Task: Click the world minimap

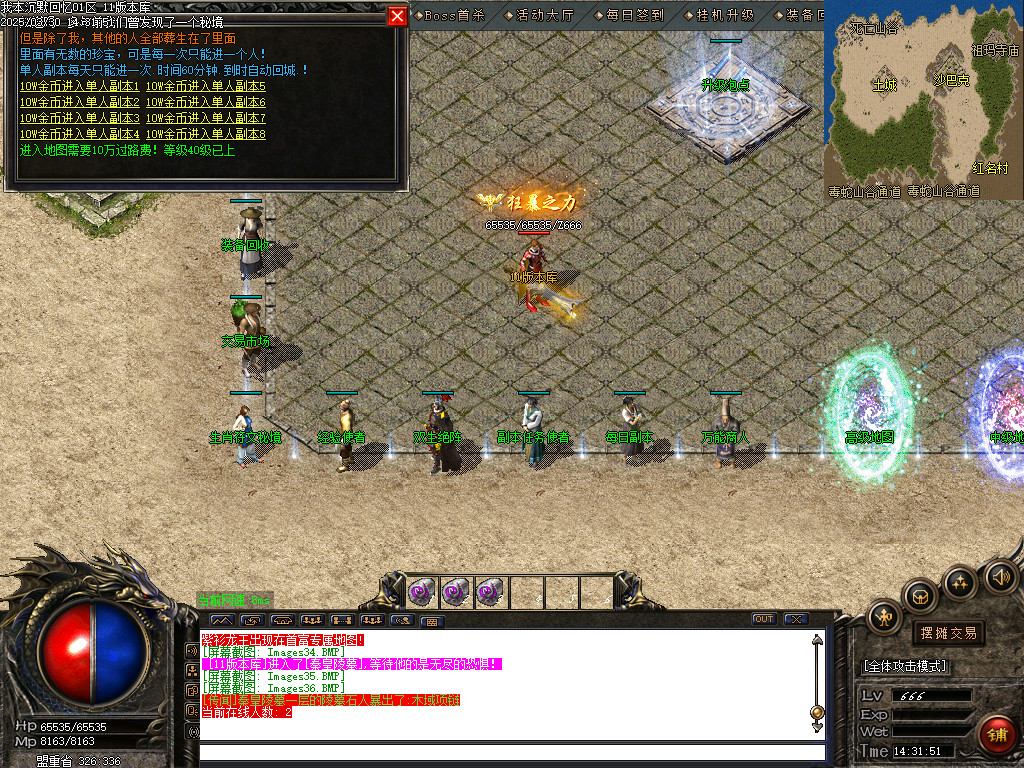Action: 922,98
